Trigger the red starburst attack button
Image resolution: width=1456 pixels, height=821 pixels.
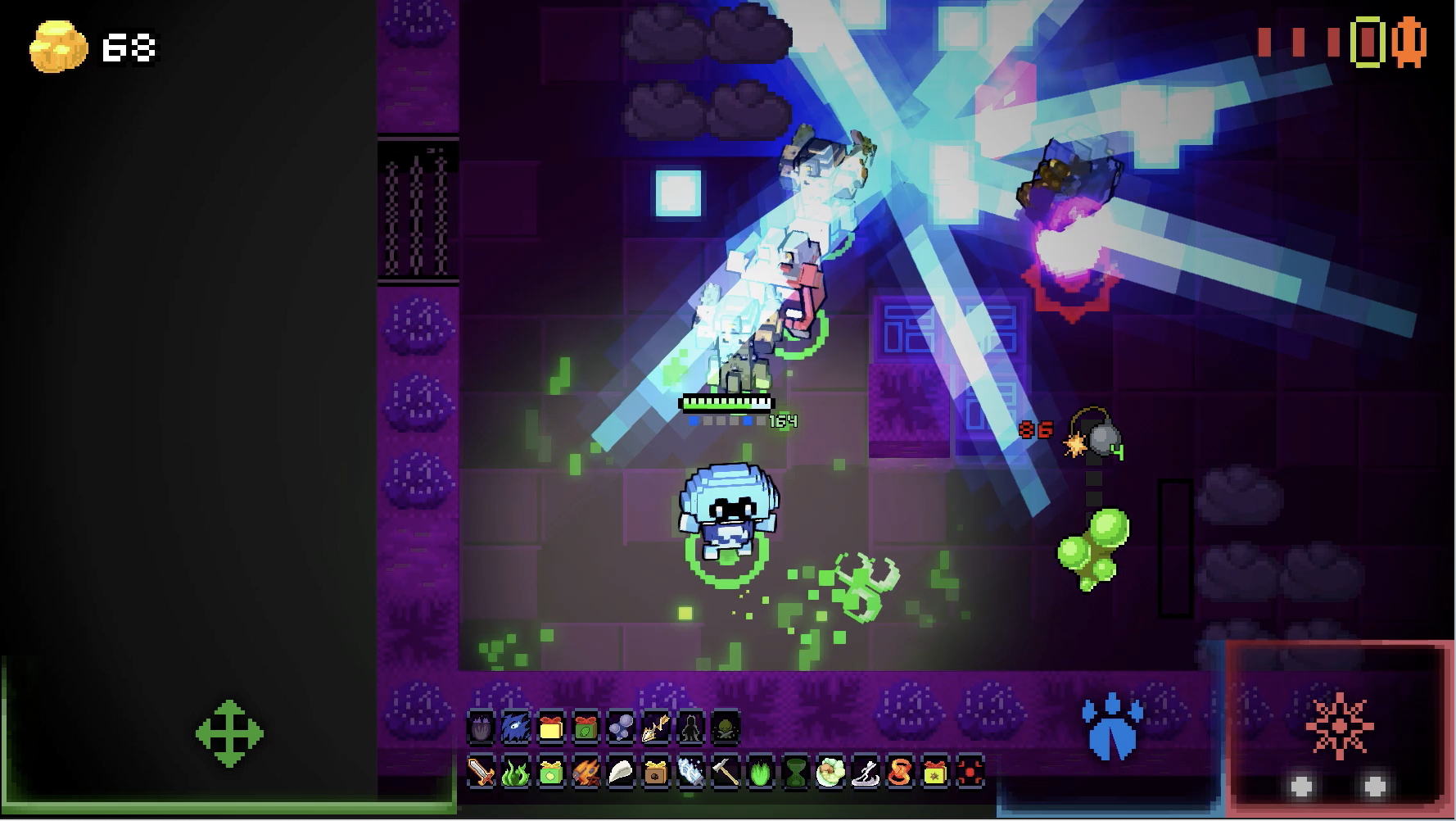click(x=1340, y=726)
